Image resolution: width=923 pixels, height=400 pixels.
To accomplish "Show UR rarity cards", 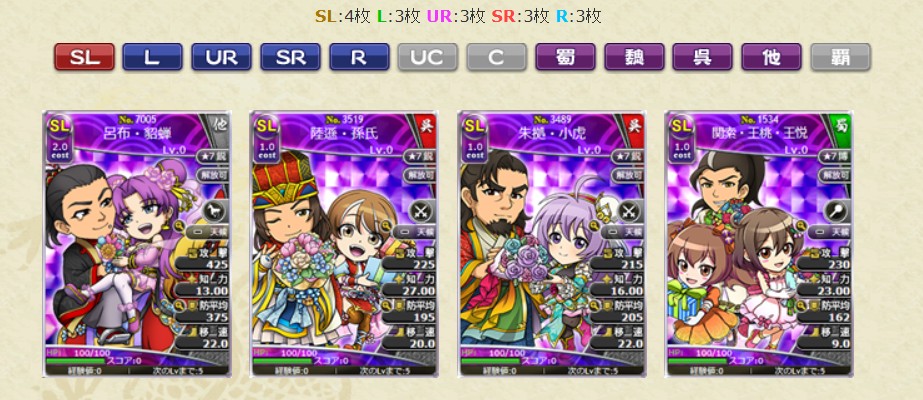I will [221, 56].
